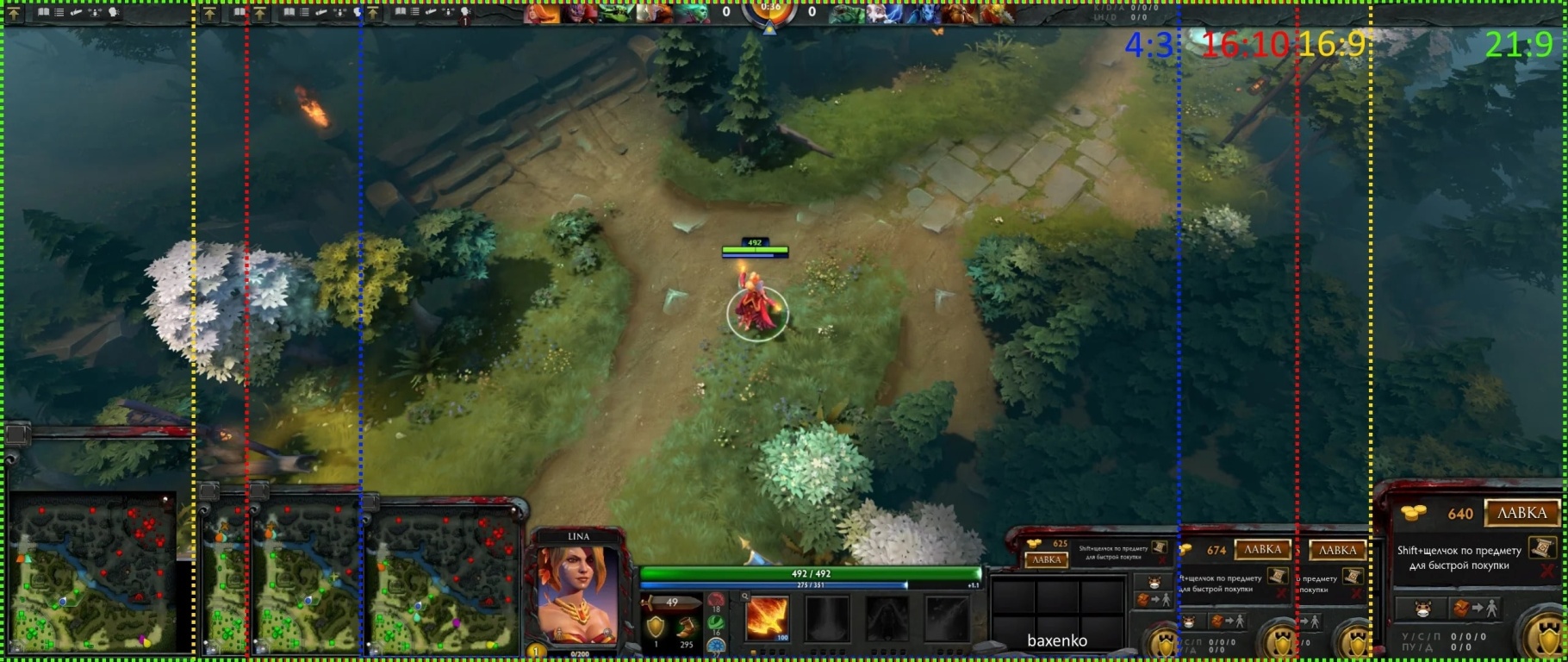Click the magnifying glass above the item slots
Image resolution: width=1568 pixels, height=662 pixels.
coord(745,596)
